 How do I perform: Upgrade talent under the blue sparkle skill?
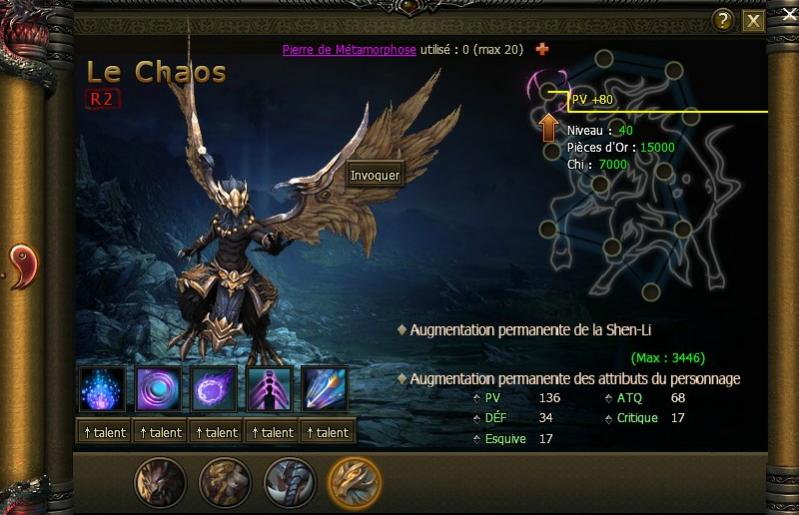point(105,432)
